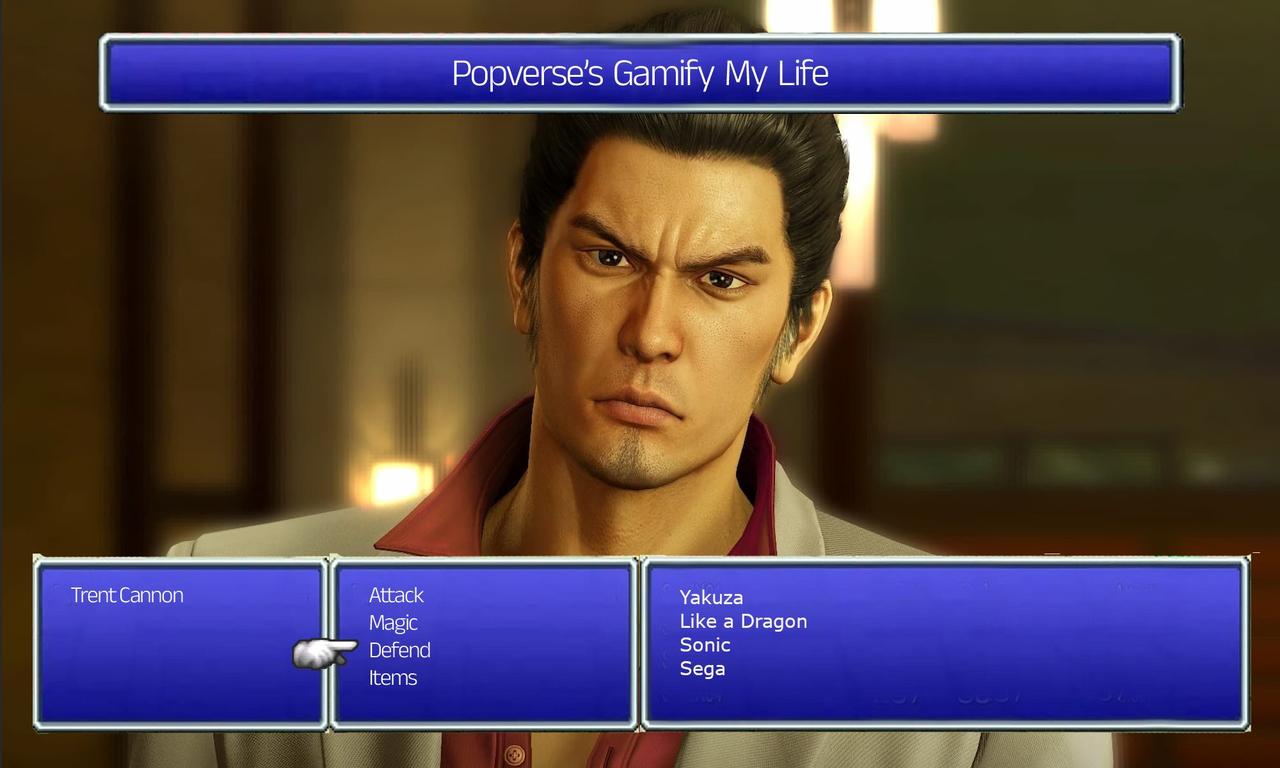Select the Attack command
This screenshot has width=1280, height=768.
pyautogui.click(x=396, y=595)
